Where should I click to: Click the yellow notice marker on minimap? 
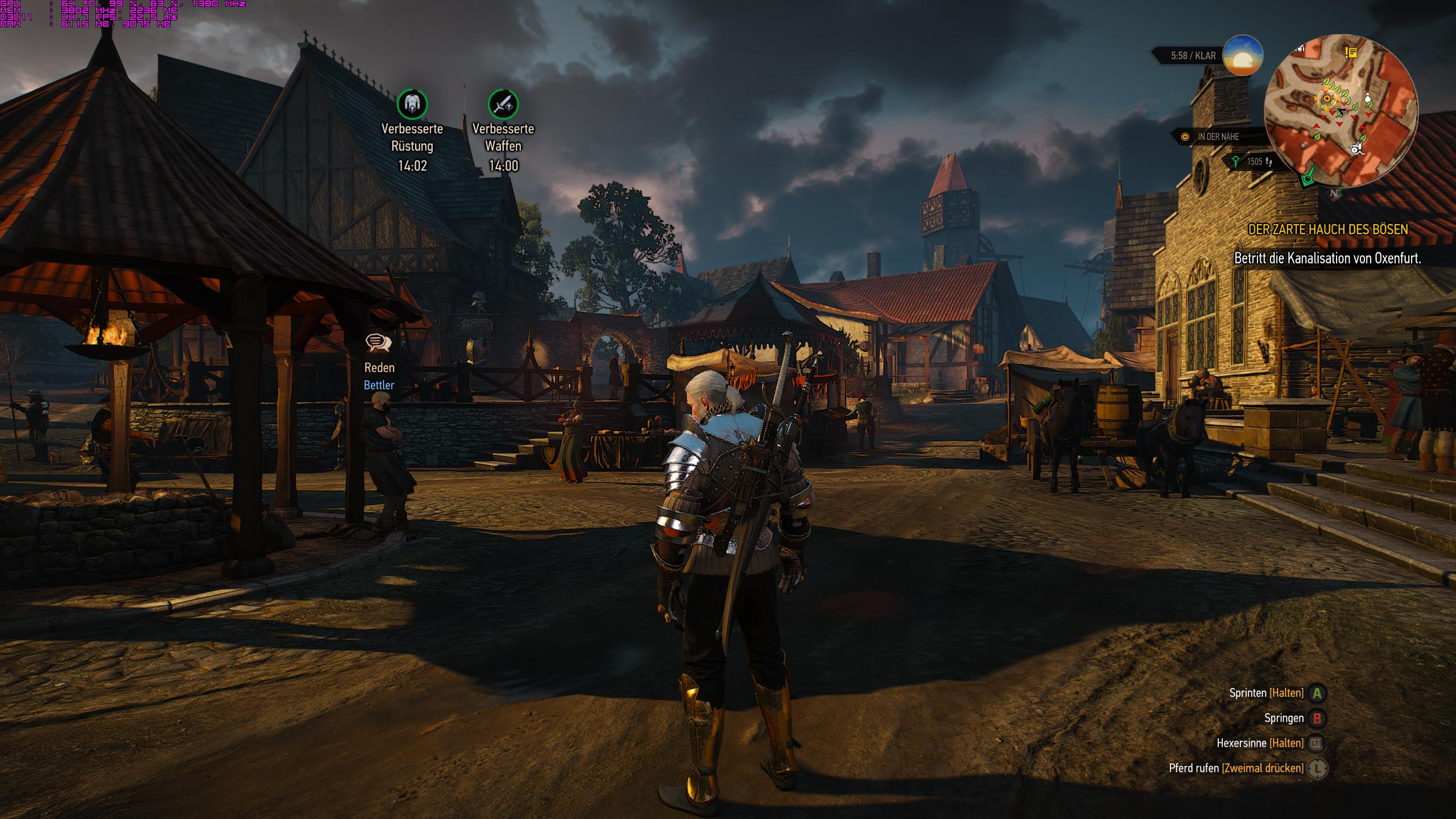(x=1351, y=53)
